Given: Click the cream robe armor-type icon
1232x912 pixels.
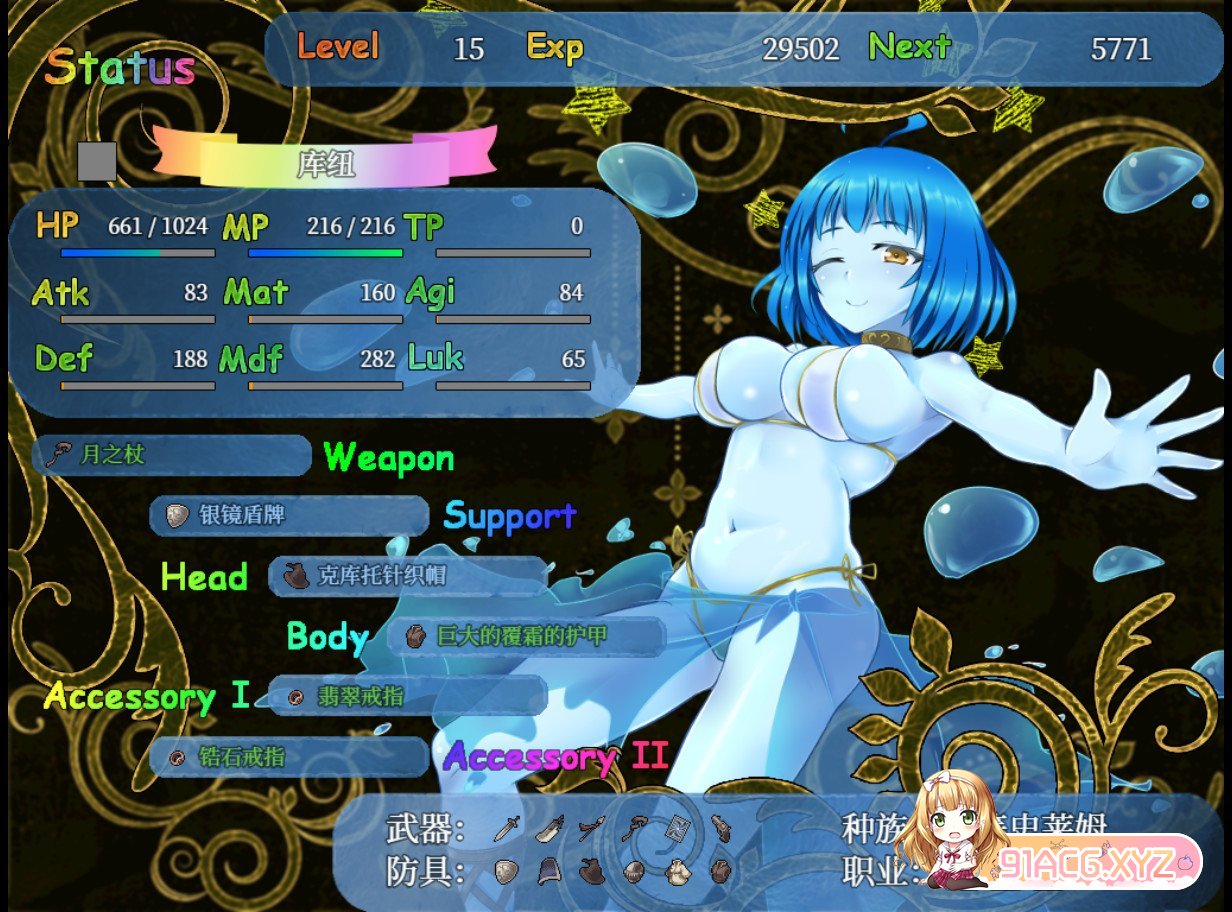Looking at the screenshot, I should (x=679, y=872).
